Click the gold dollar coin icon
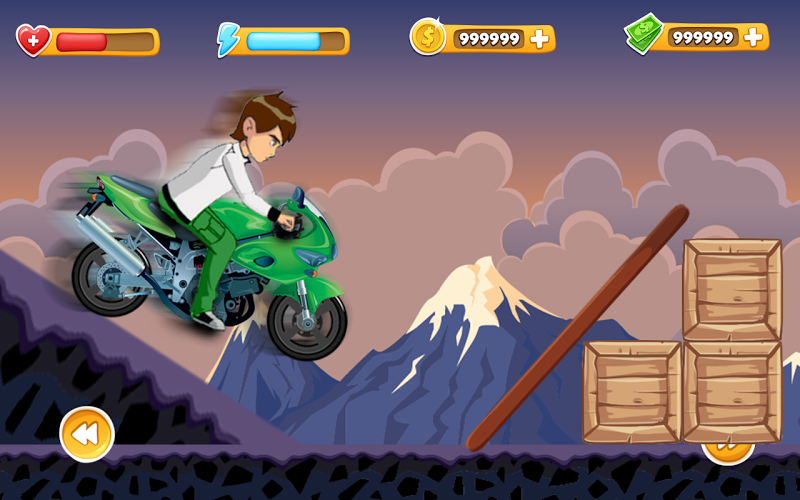Viewport: 800px width, 500px height. click(428, 37)
